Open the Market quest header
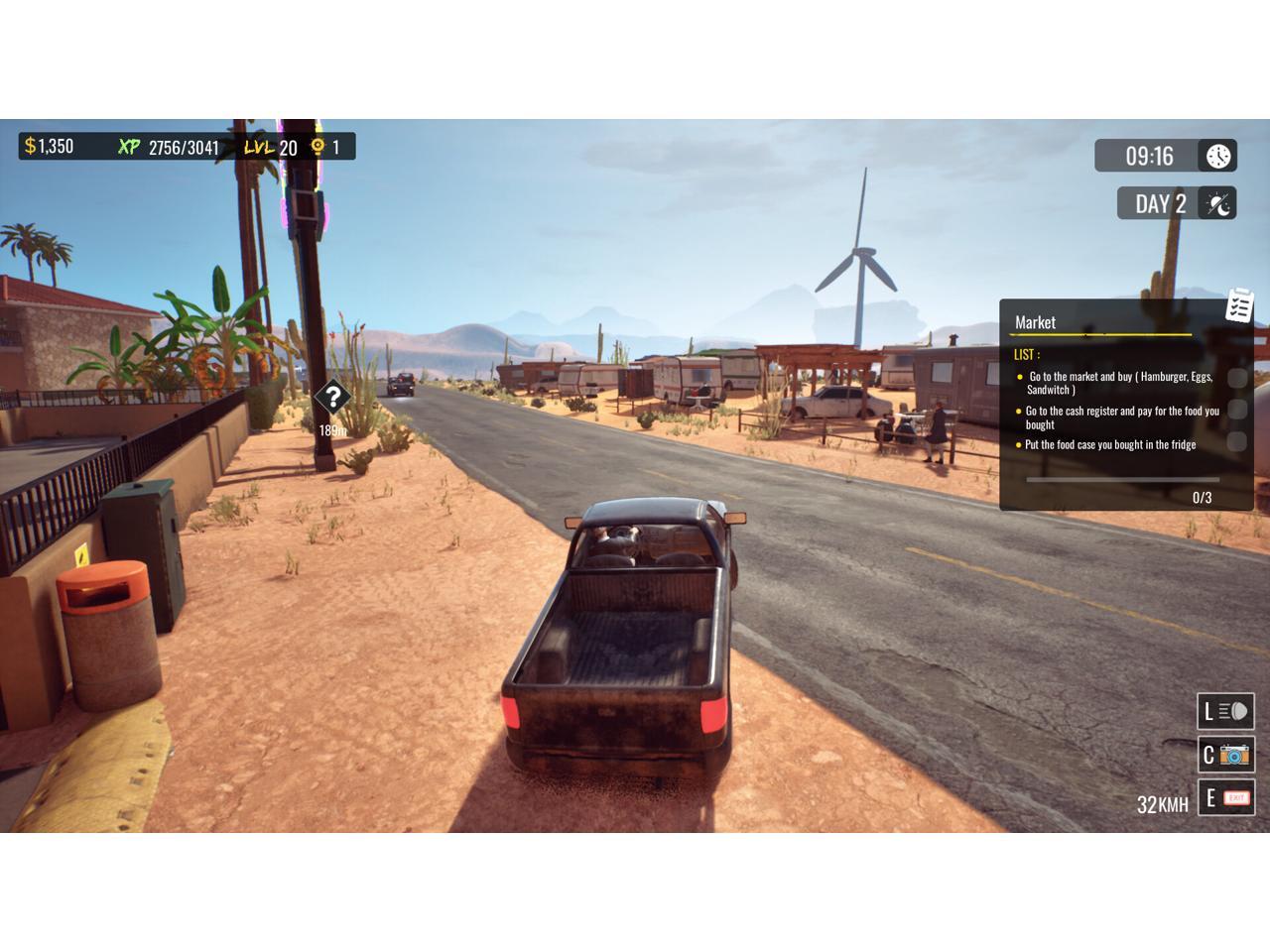The image size is (1270, 952). [x=1035, y=322]
